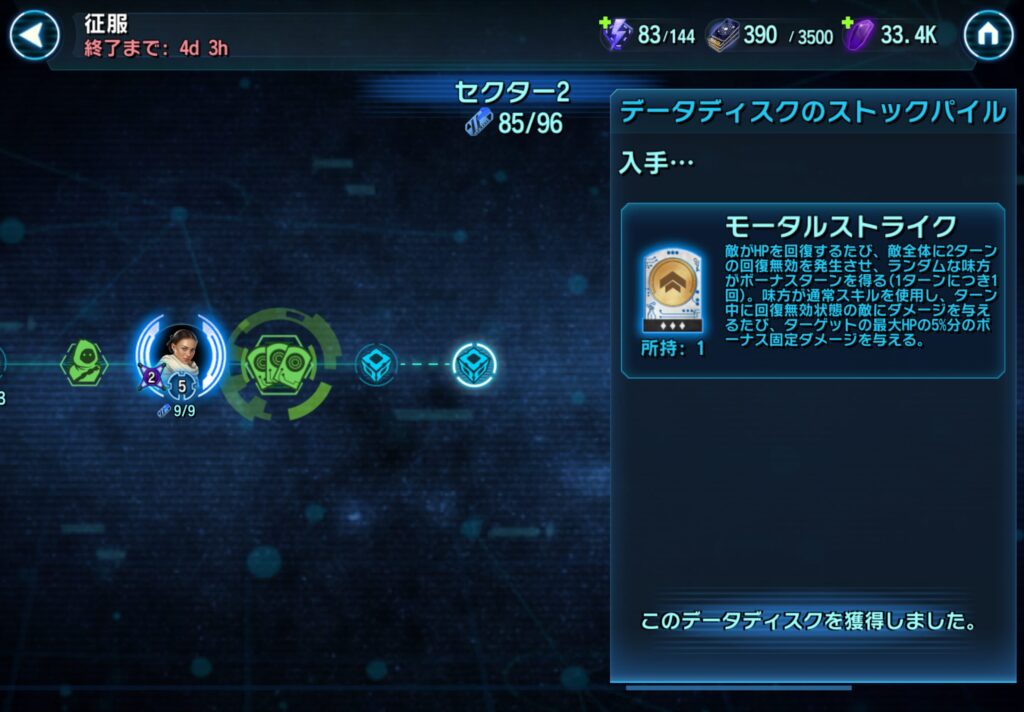Image resolution: width=1024 pixels, height=712 pixels.
Task: Select the glowing blue crate node
Action: [x=474, y=364]
